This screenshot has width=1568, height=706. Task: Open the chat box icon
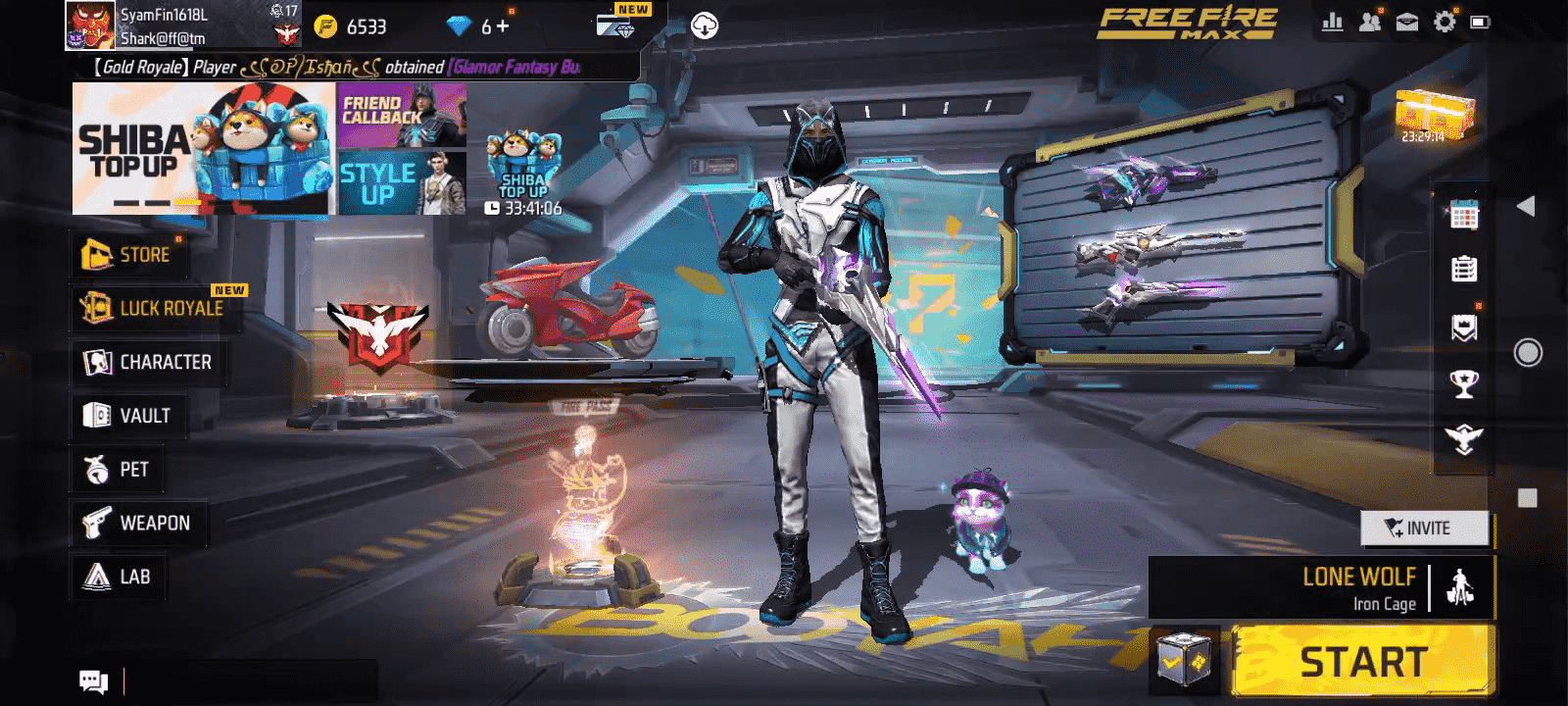(93, 681)
